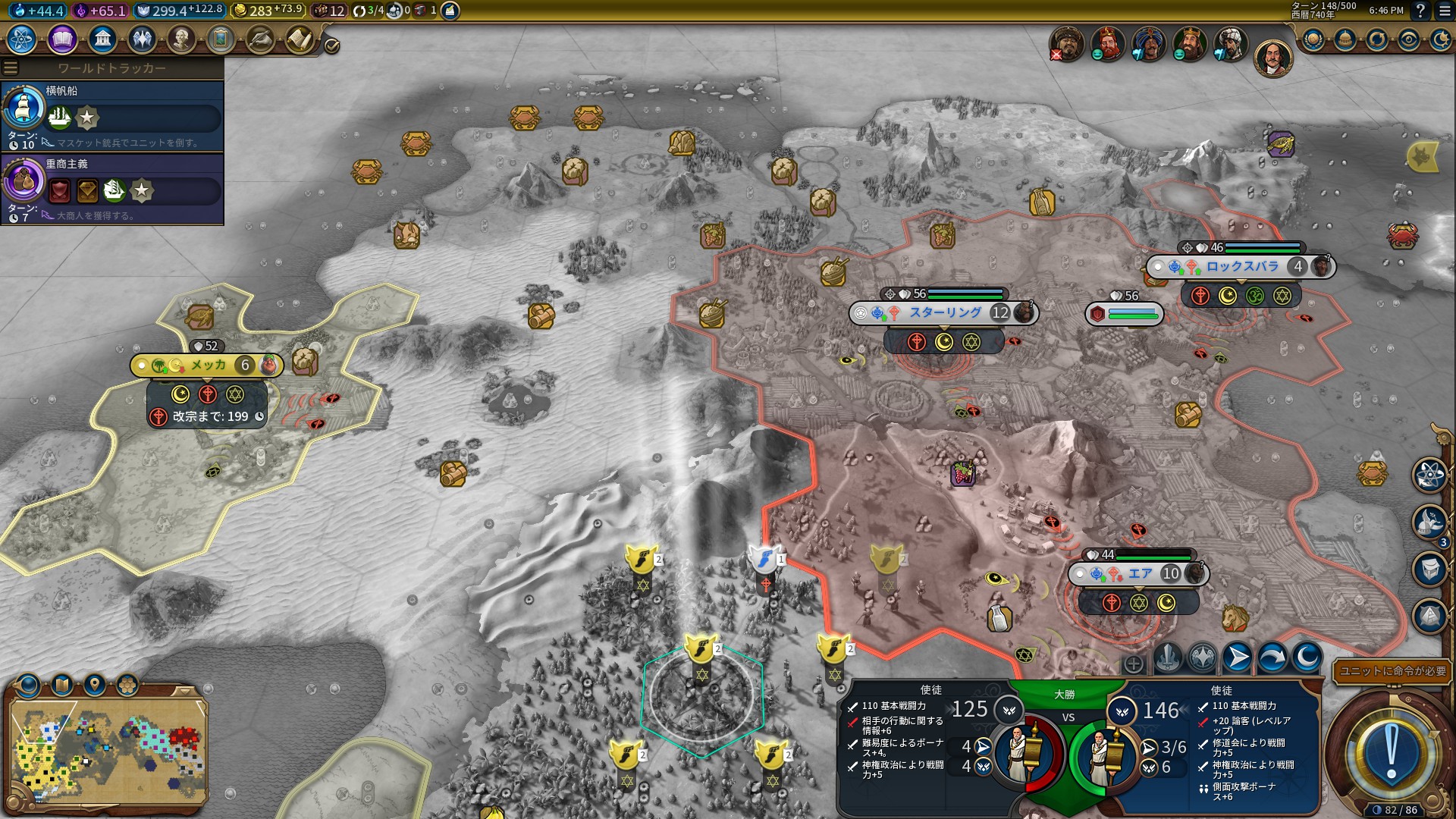Toggle the map pin list above the minimap
Image resolution: width=1456 pixels, height=819 pixels.
pos(95,684)
